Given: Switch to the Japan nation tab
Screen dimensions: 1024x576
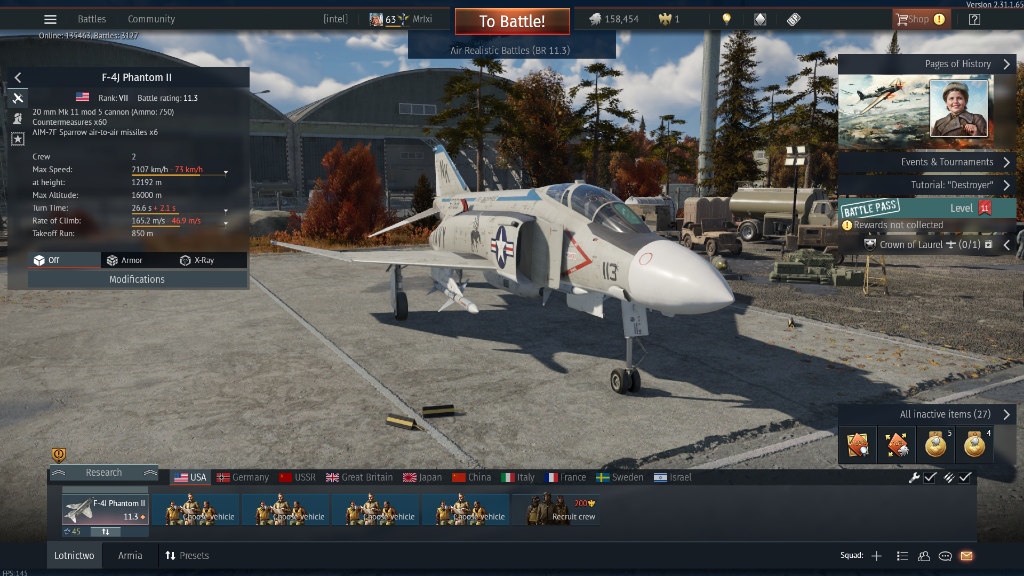Looking at the screenshot, I should point(422,477).
